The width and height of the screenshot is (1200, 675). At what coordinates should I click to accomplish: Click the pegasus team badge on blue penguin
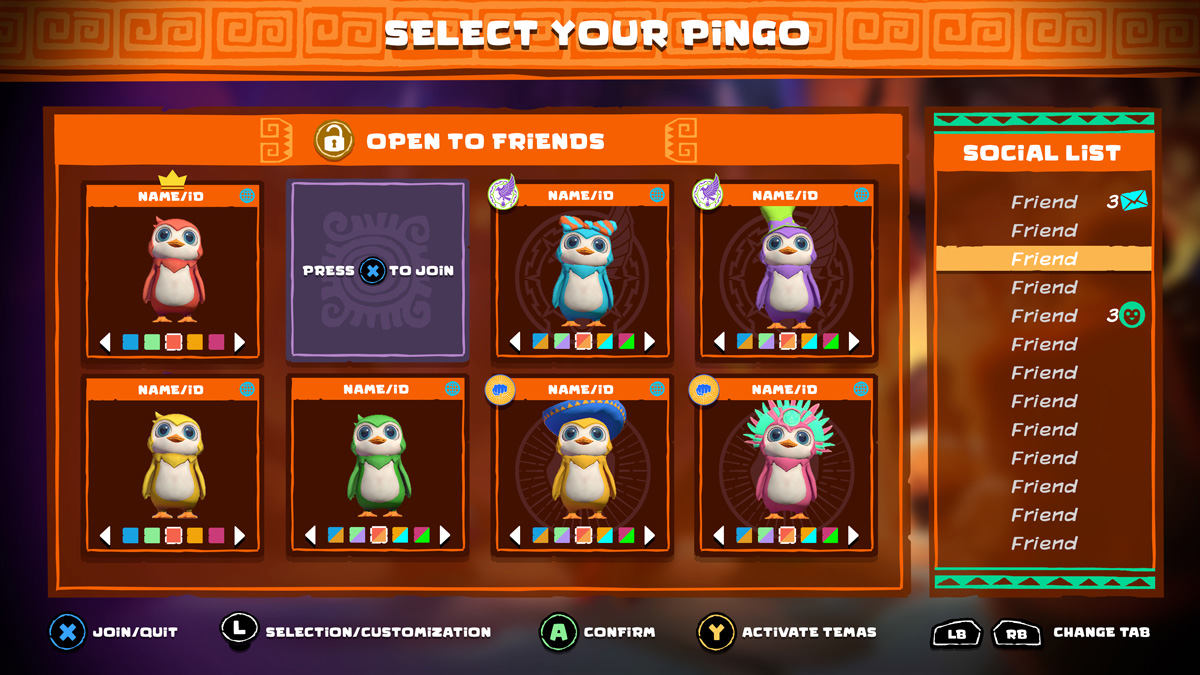coord(503,194)
